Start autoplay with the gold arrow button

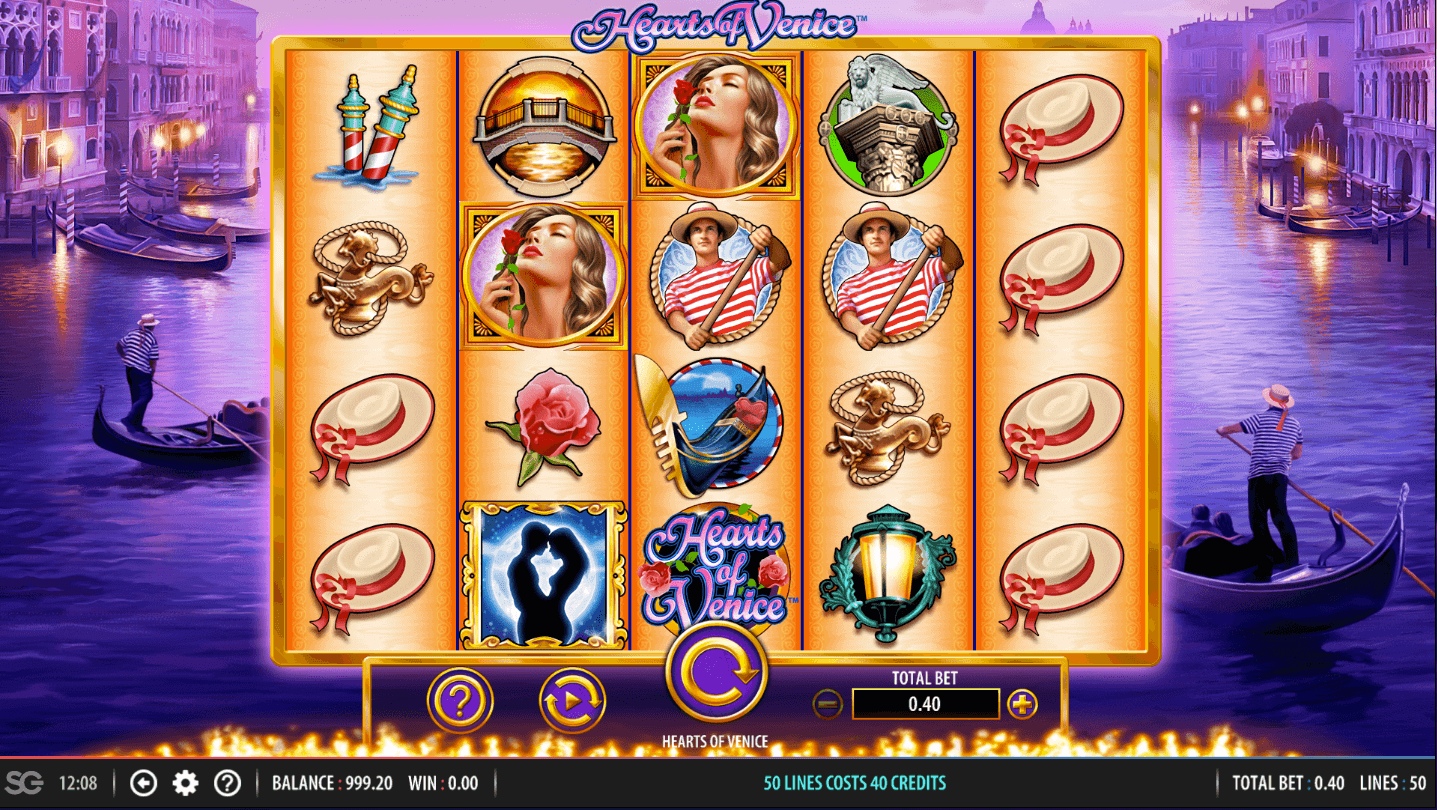[573, 701]
